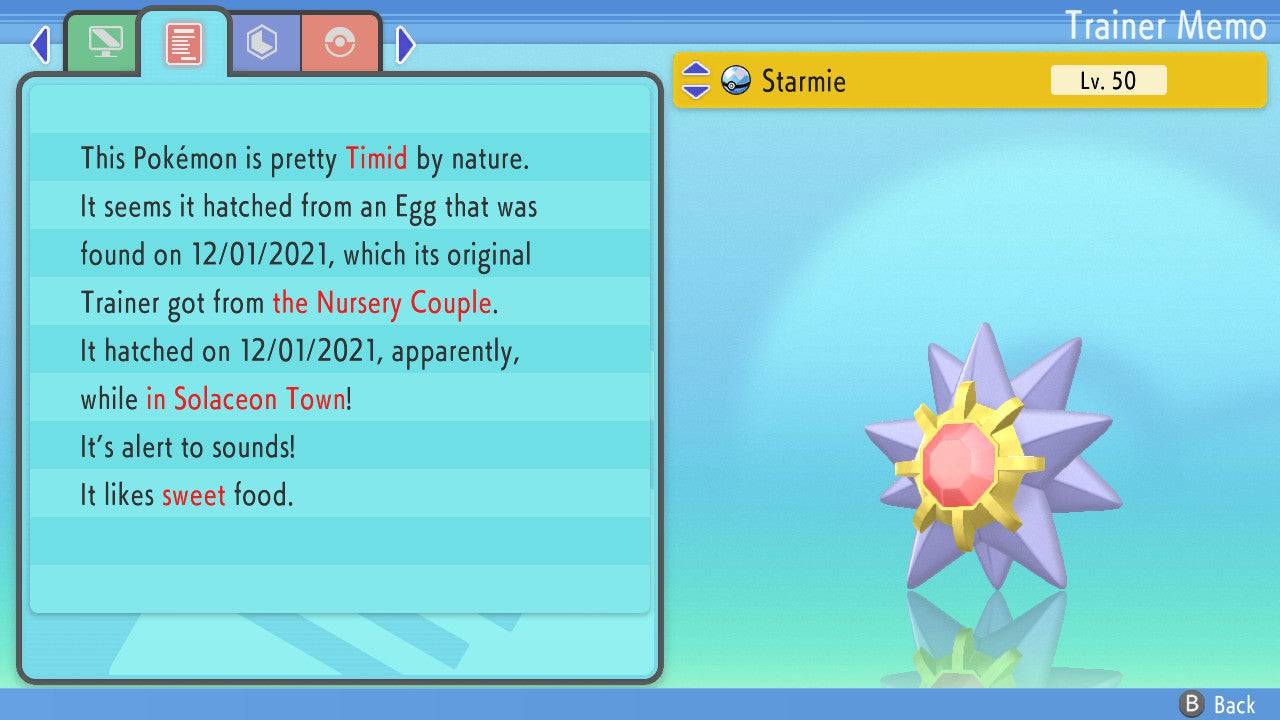Screen dimensions: 1280x720
Task: Open the blue hexagon stats tab
Action: pyautogui.click(x=263, y=43)
